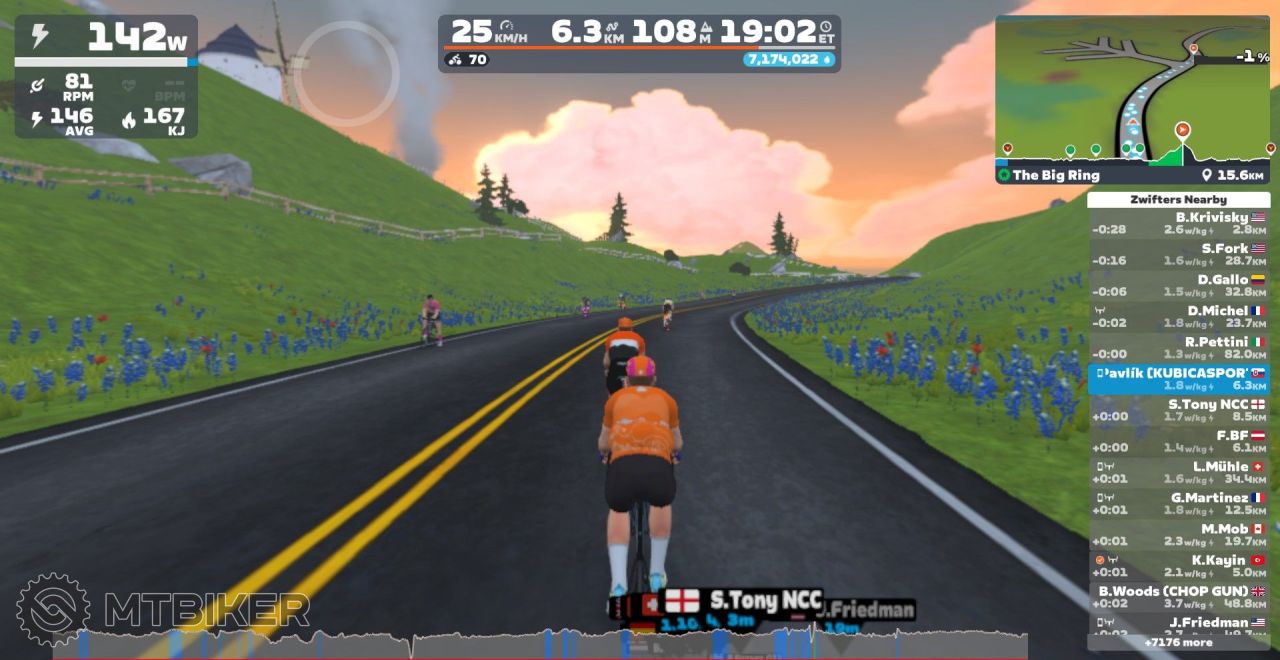
Task: Select D.Michel rider row
Action: coord(1178,316)
